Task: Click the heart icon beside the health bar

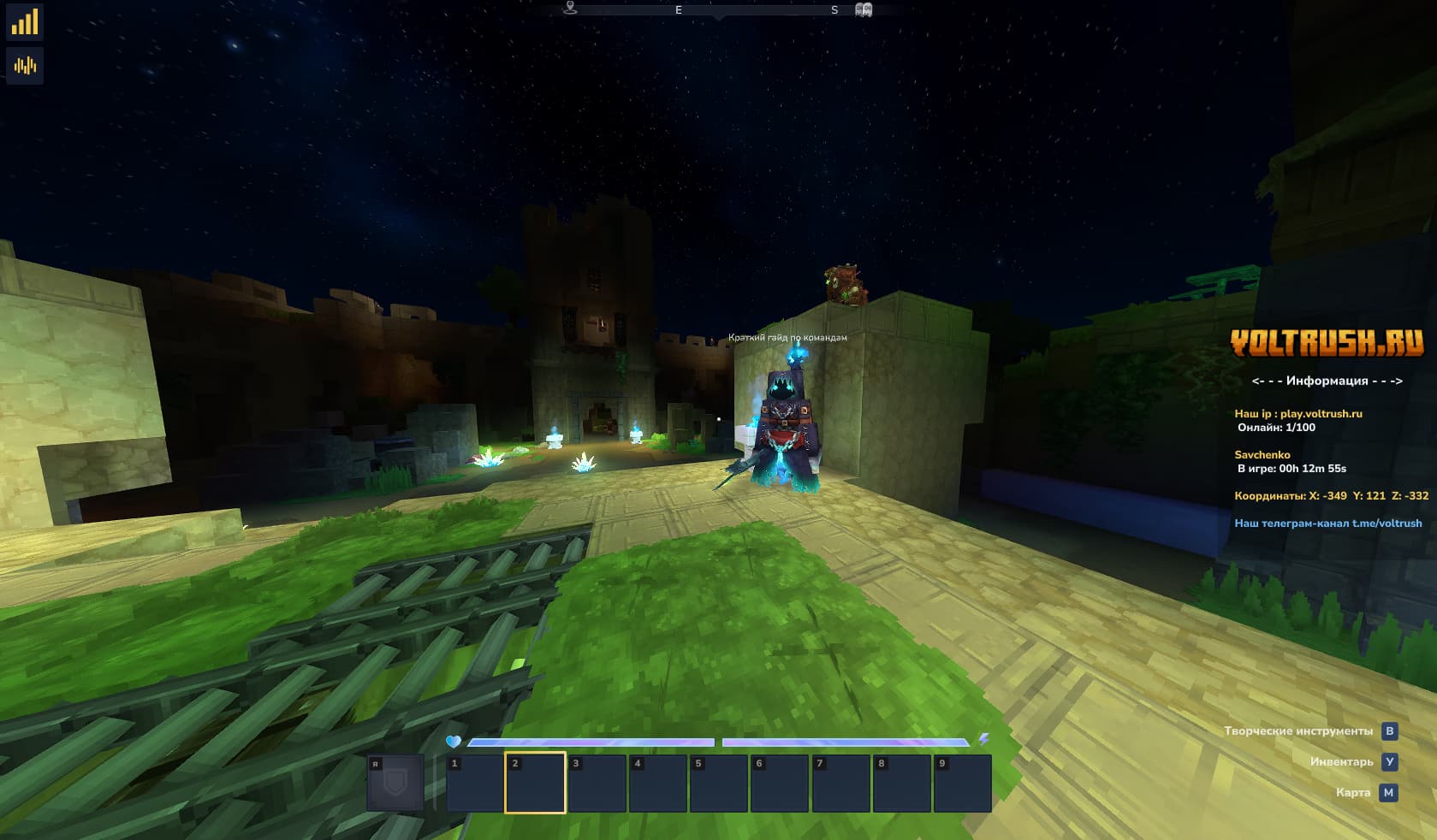Action: 454,741
